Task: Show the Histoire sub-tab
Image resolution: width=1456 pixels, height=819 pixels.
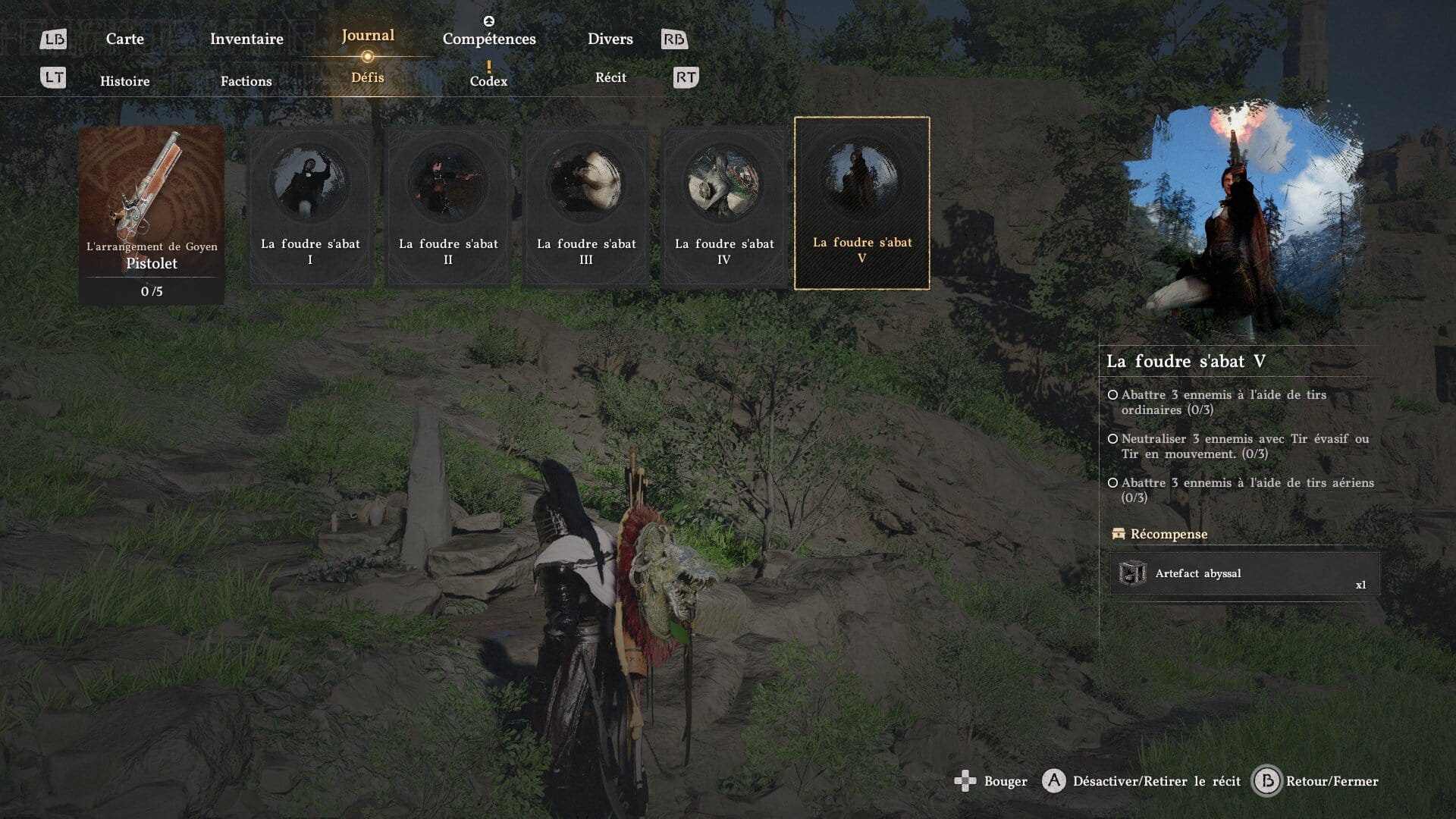Action: (x=124, y=81)
